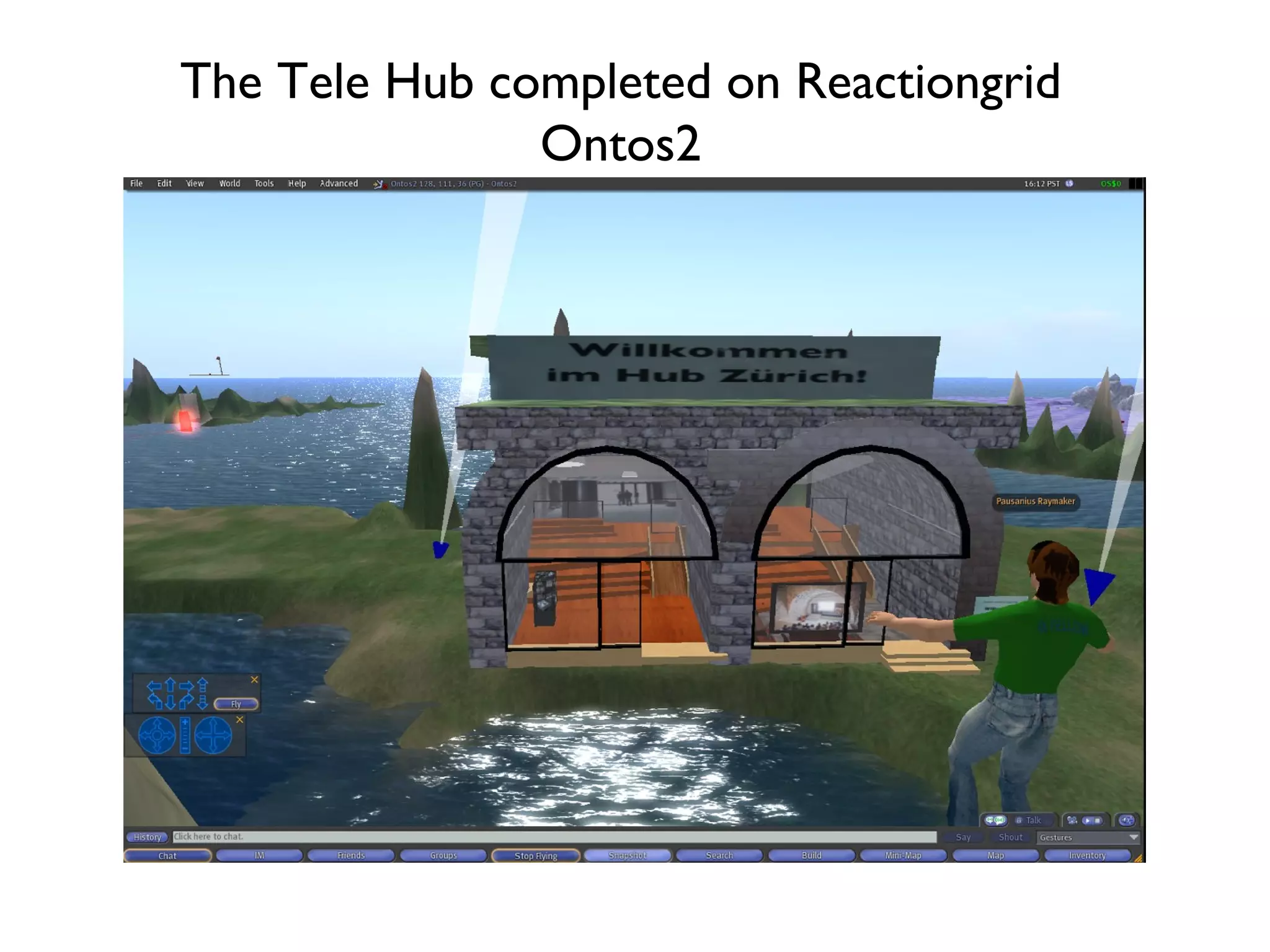Screen dimensions: 1270x952
Task: Open the Help menu
Action: (x=297, y=183)
